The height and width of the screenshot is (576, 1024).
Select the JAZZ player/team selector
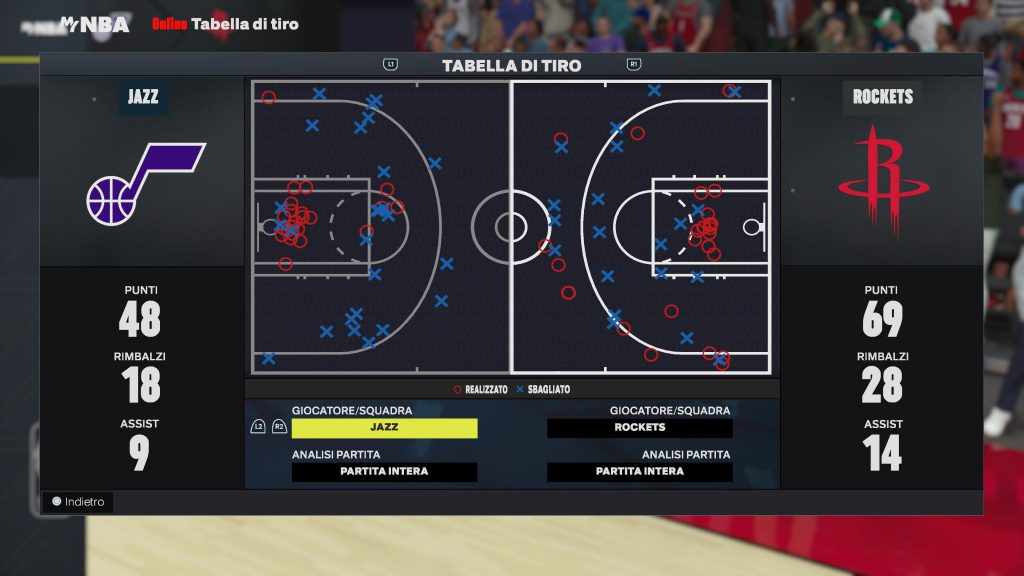tap(384, 428)
